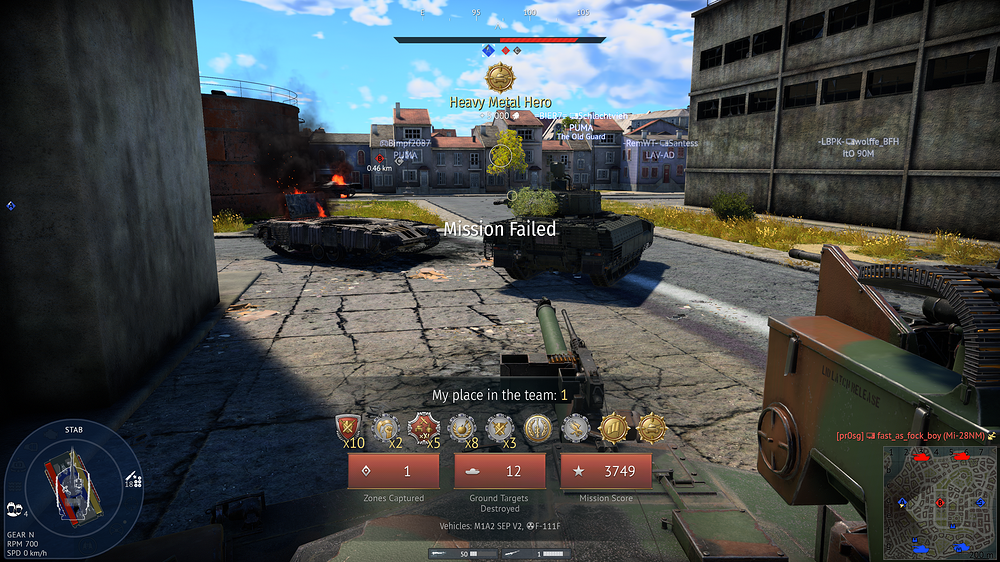This screenshot has width=1000, height=562.
Task: Open the Zones Captured stat panel
Action: click(393, 471)
